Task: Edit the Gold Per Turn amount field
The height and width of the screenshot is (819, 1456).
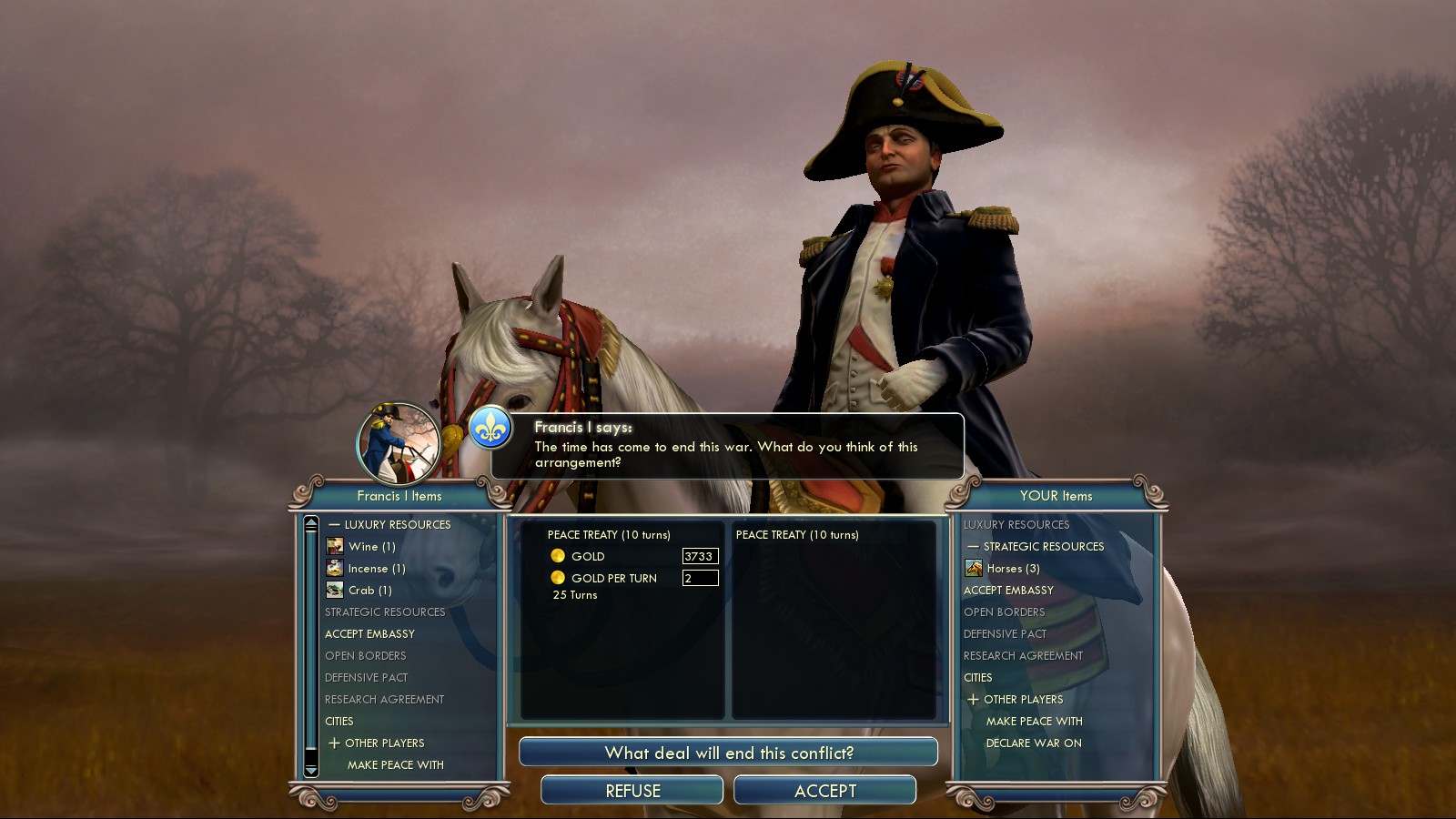Action: click(700, 578)
